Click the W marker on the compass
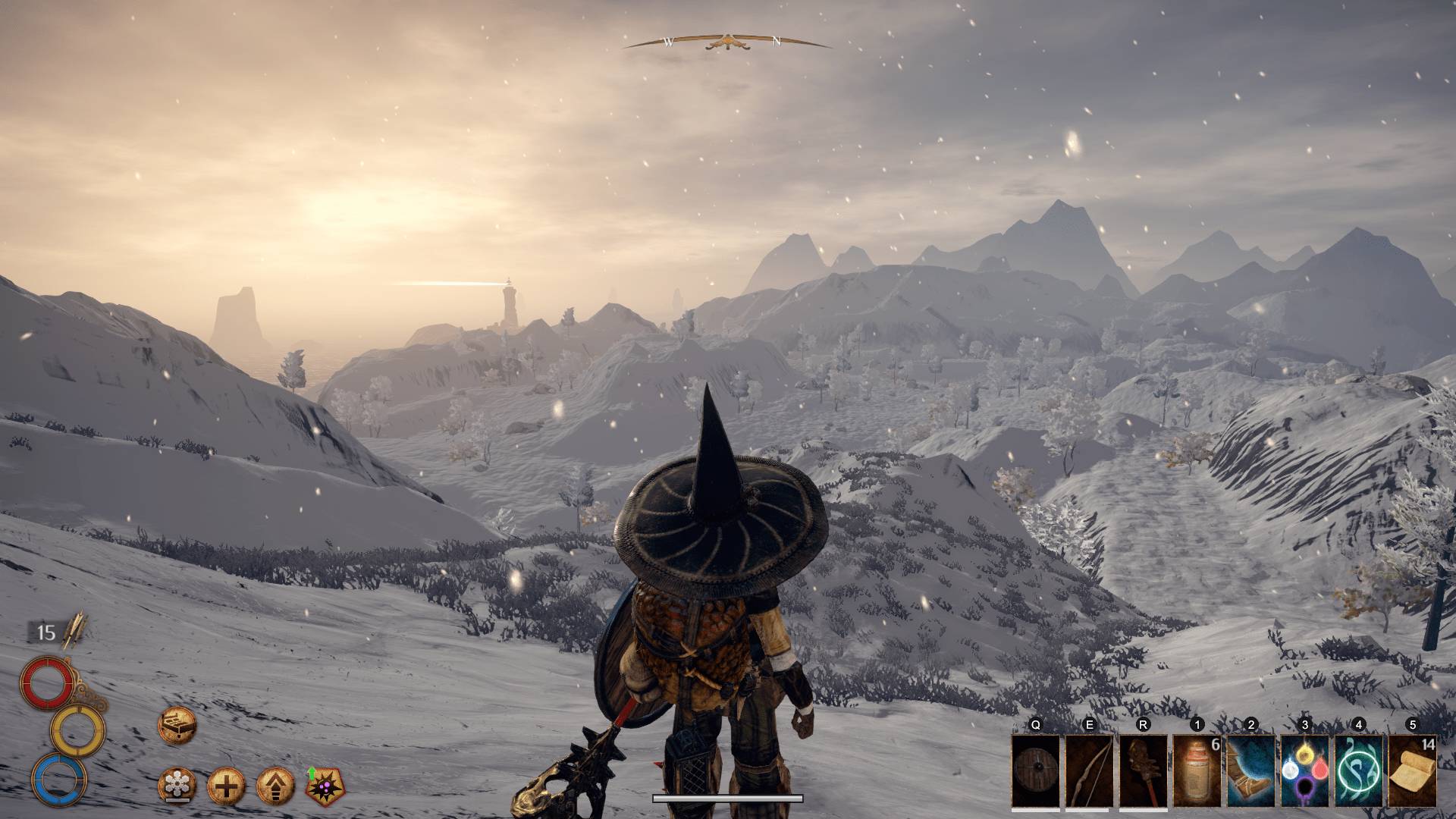 pyautogui.click(x=669, y=42)
